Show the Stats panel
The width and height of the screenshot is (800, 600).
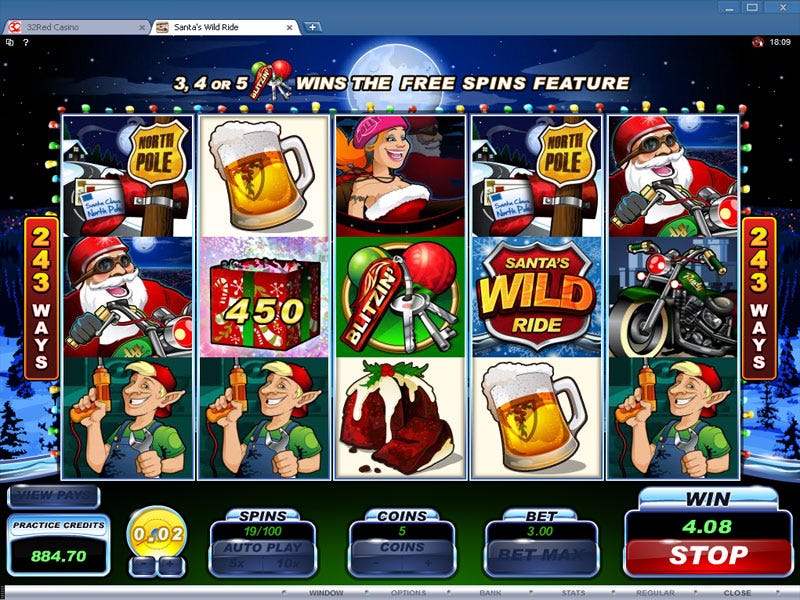(x=573, y=593)
